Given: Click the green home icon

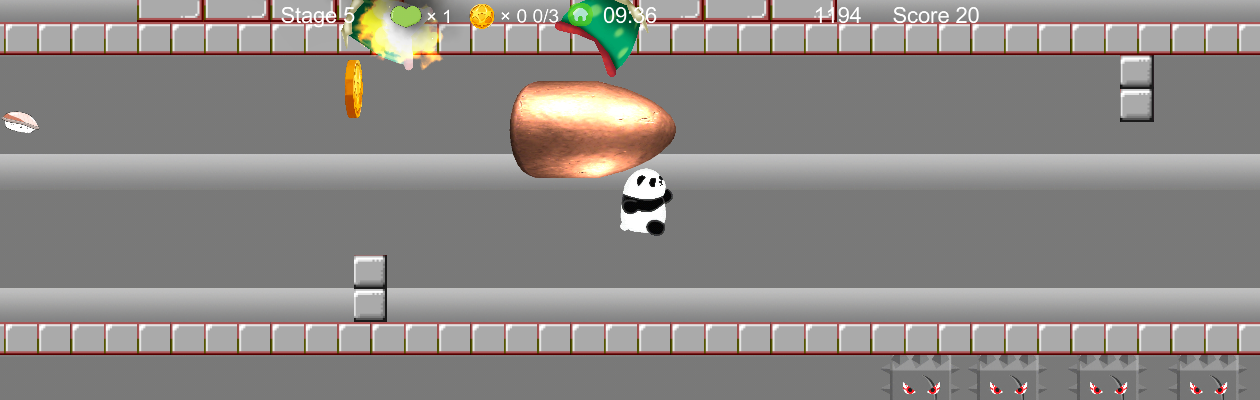Looking at the screenshot, I should (580, 16).
